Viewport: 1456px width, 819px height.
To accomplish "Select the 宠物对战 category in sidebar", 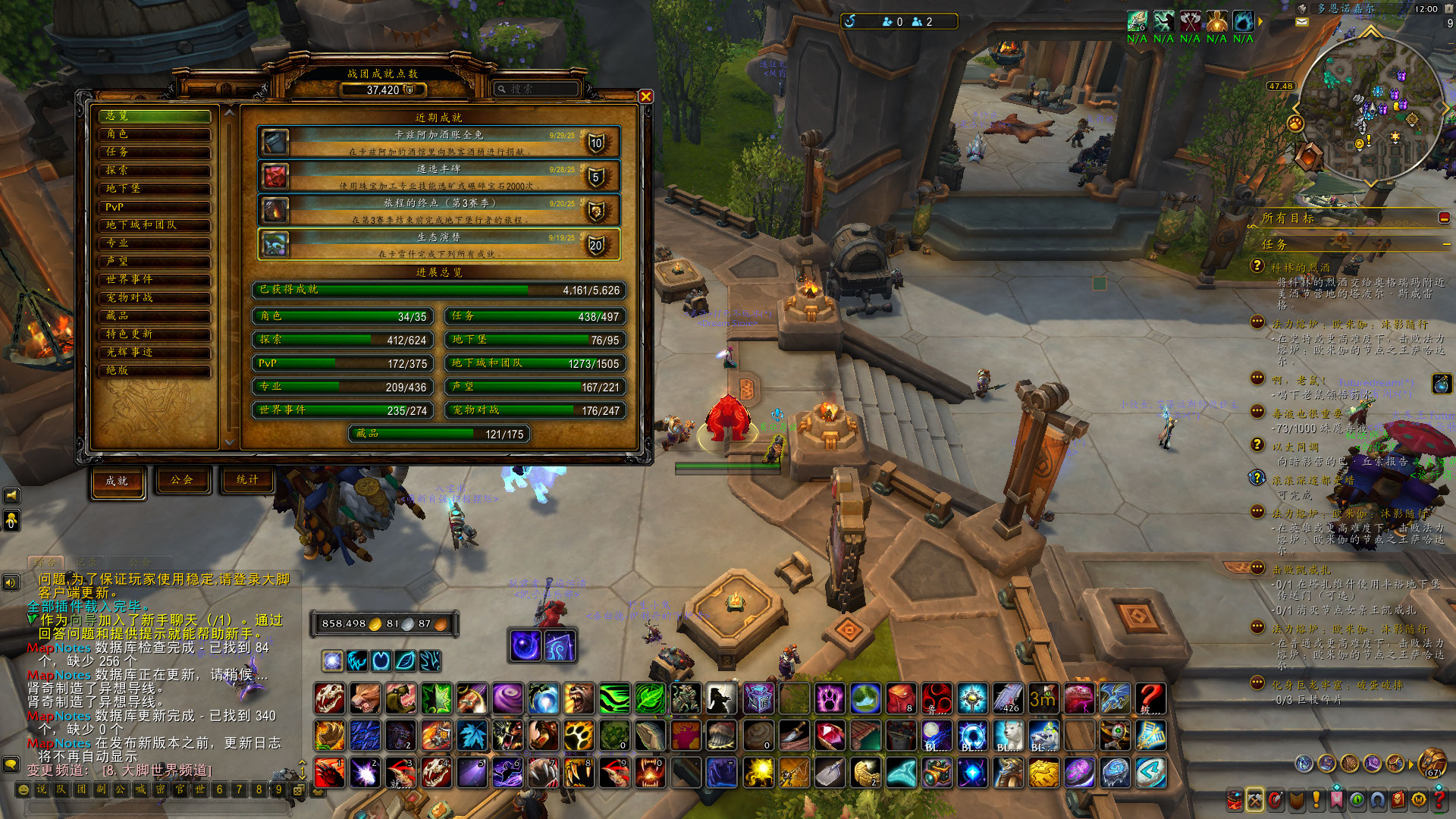I will (x=155, y=298).
